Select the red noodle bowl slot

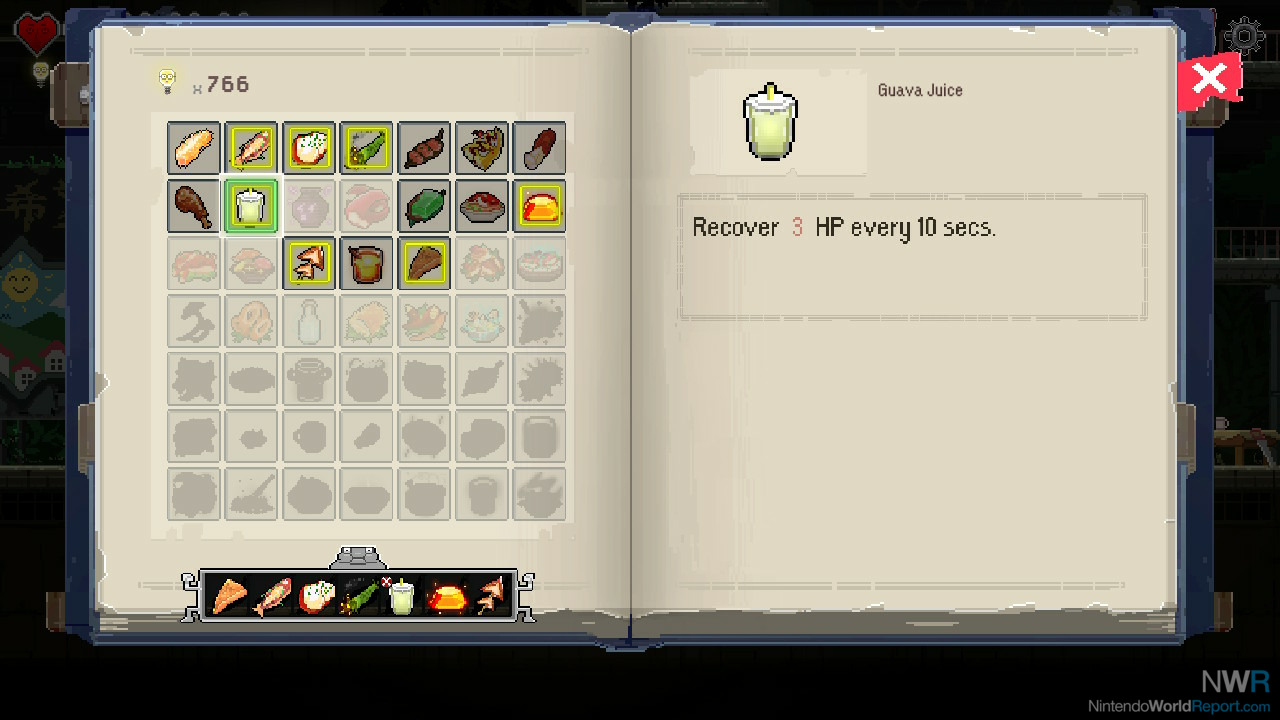pyautogui.click(x=482, y=206)
